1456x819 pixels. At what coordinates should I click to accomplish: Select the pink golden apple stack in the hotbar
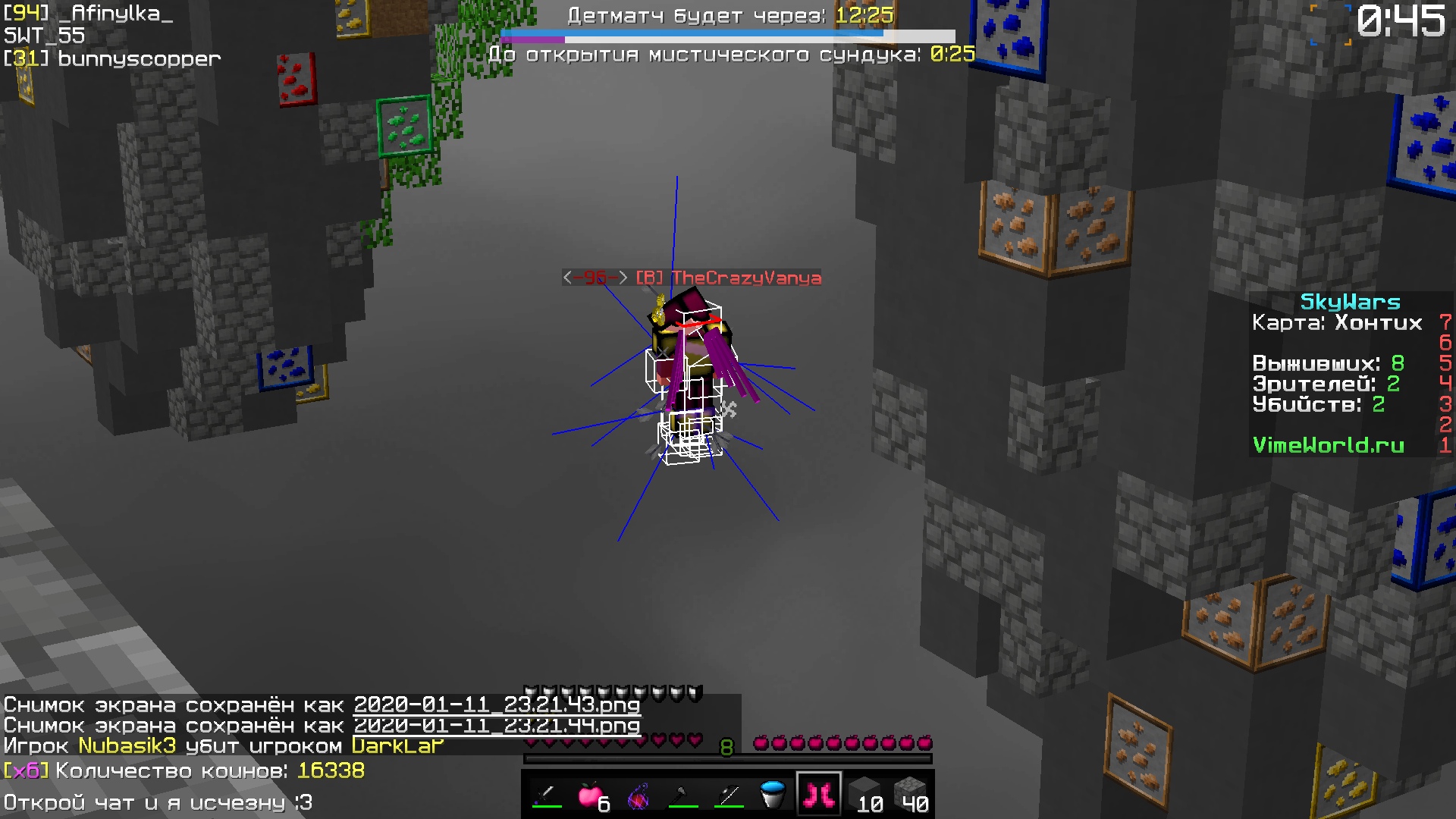591,794
